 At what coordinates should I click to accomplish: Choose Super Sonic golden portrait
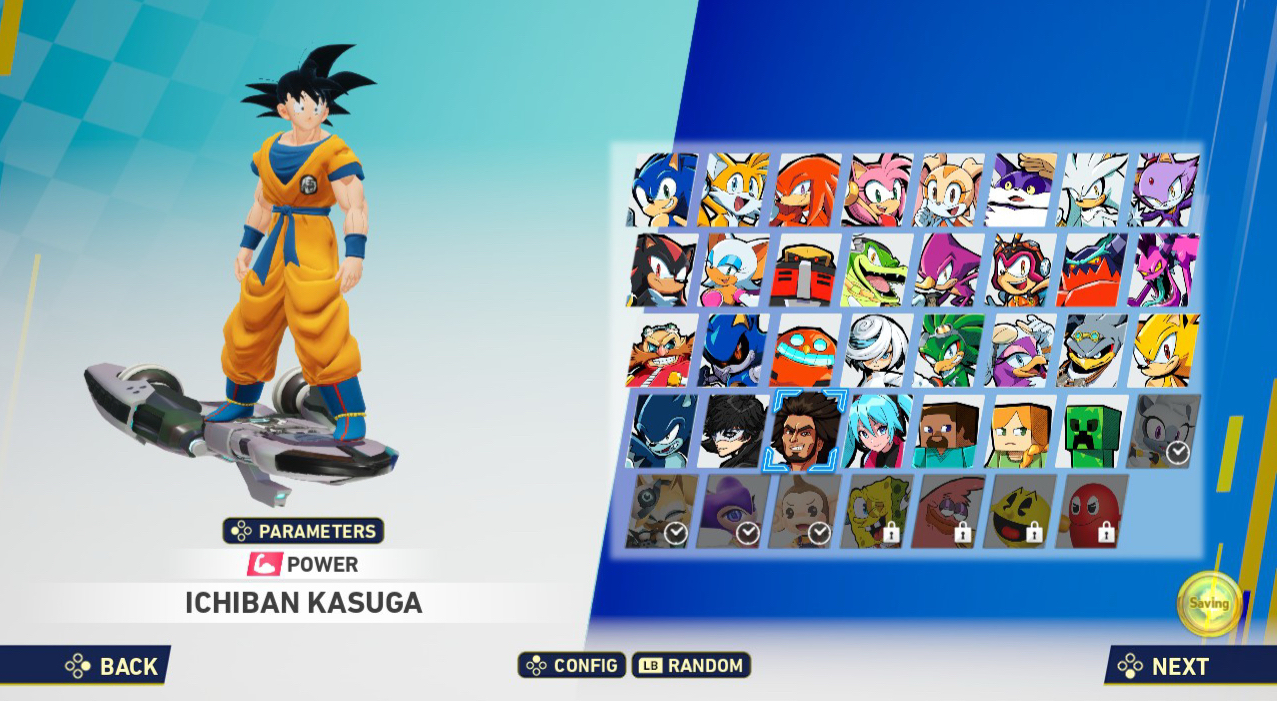point(1165,351)
